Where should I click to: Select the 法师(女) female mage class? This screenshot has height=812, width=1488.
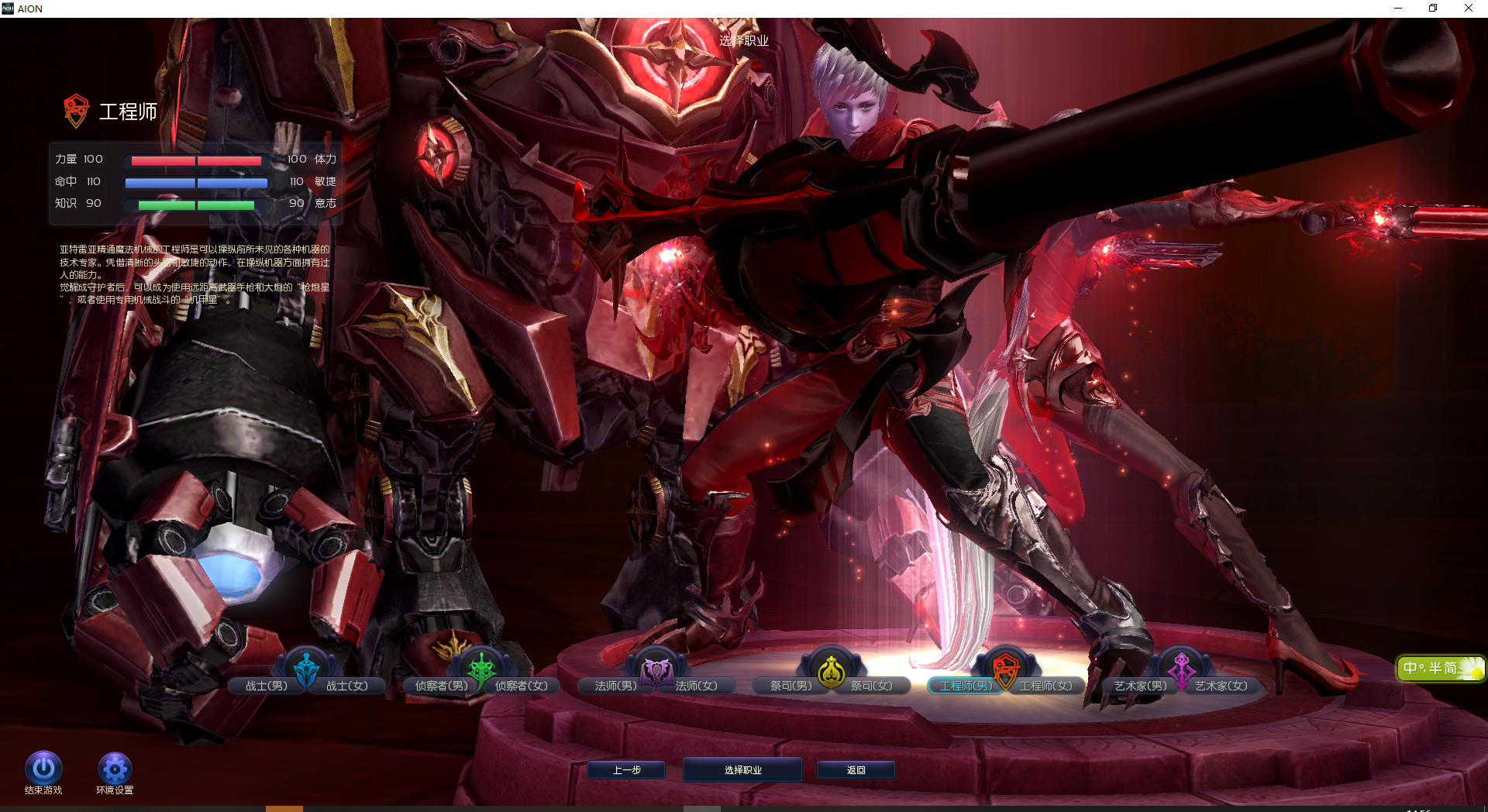point(697,686)
